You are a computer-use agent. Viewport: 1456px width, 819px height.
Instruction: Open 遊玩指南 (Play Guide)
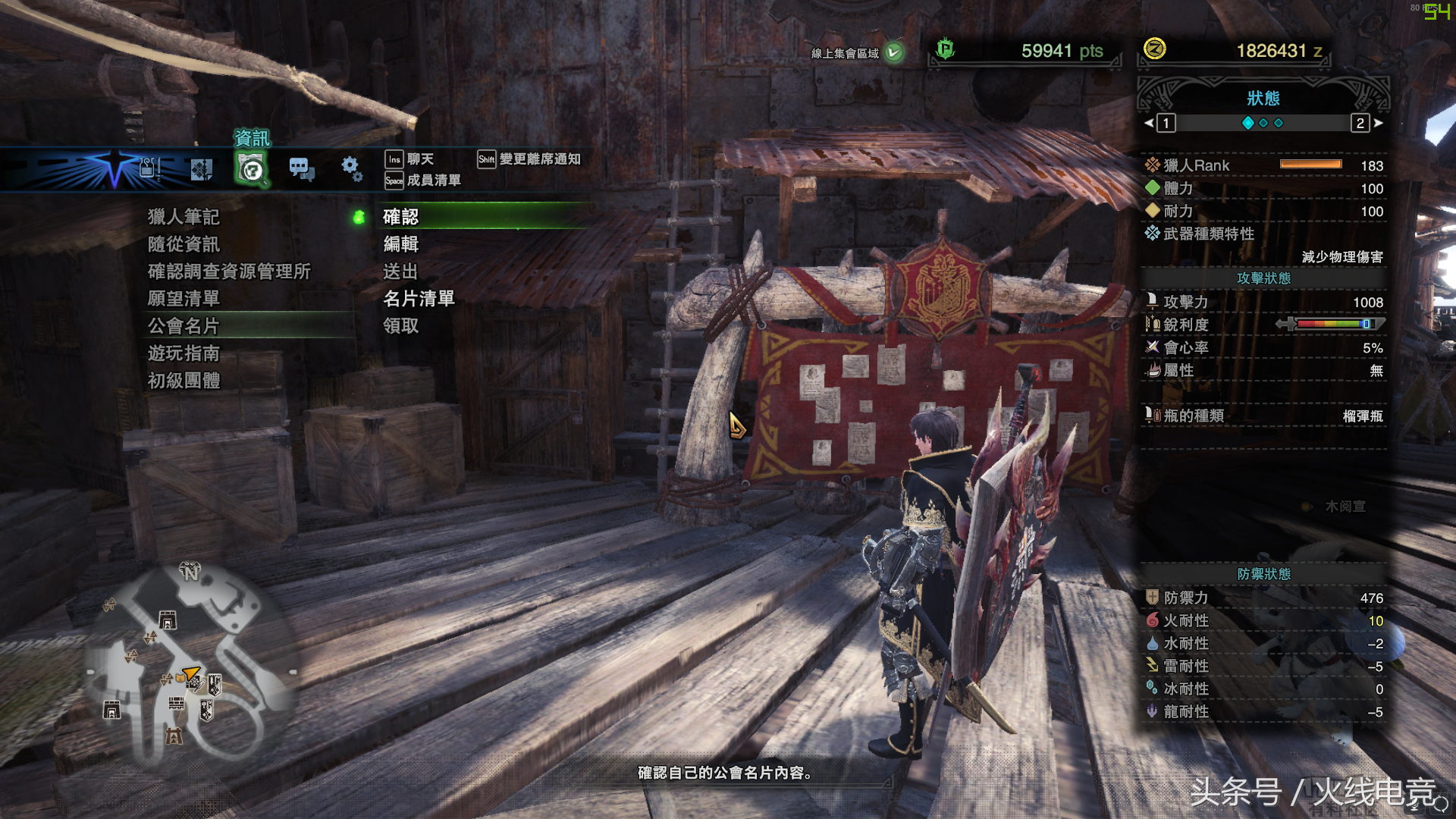[184, 353]
